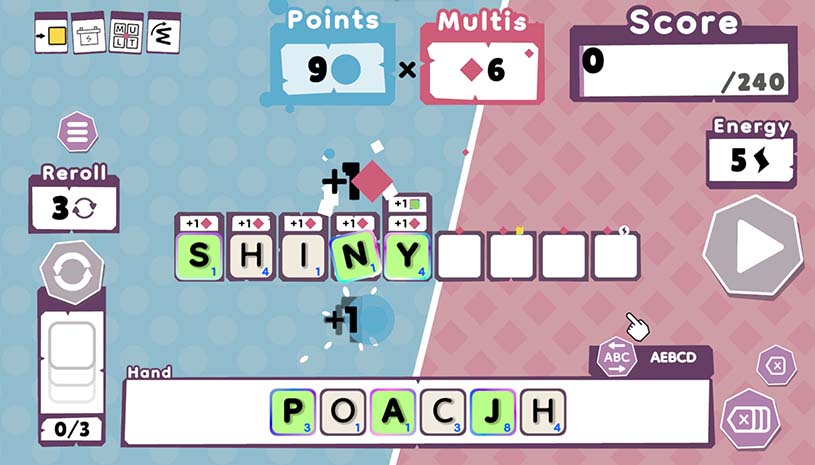Inspect the yellow square upgrade icon
815x465 pixels.
coord(54,35)
